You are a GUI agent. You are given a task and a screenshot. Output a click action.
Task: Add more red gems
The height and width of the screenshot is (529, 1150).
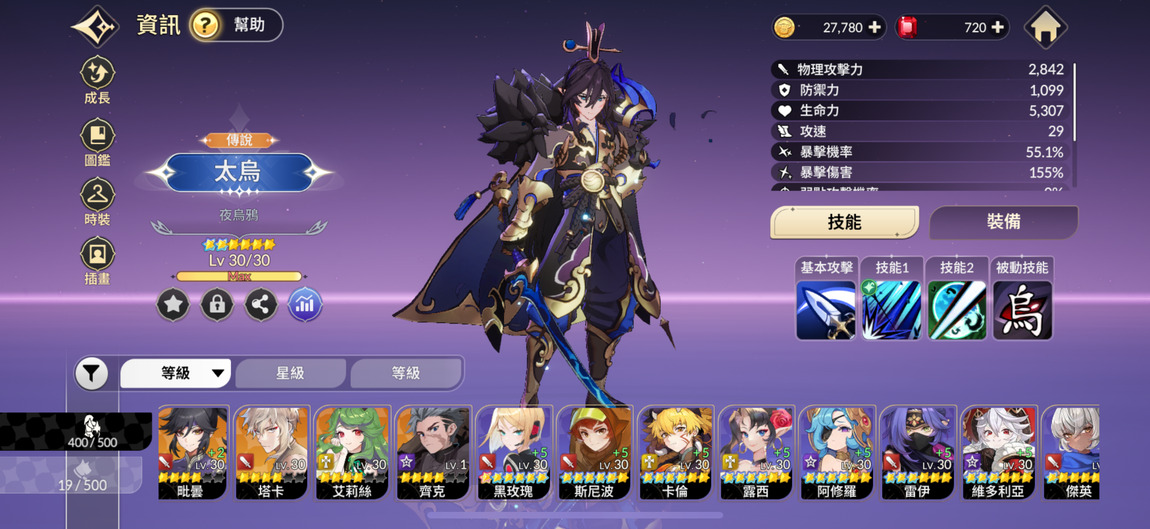(x=997, y=28)
